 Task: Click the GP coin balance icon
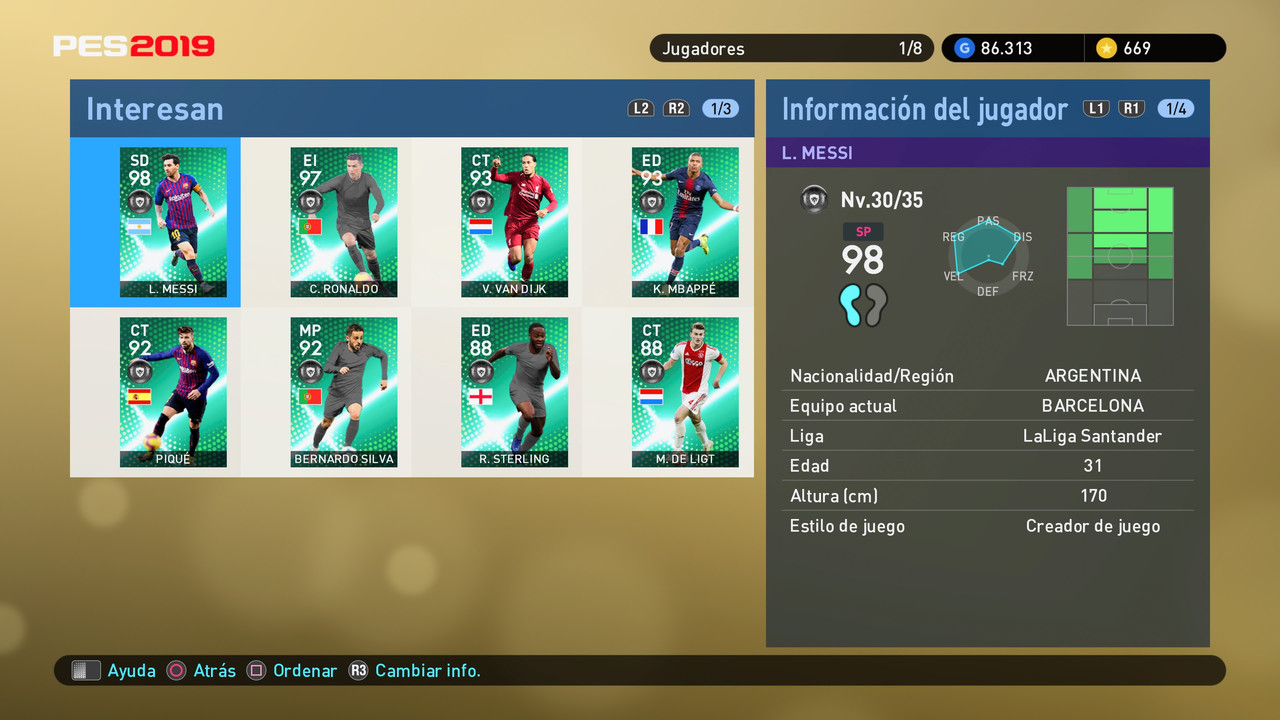click(x=964, y=47)
